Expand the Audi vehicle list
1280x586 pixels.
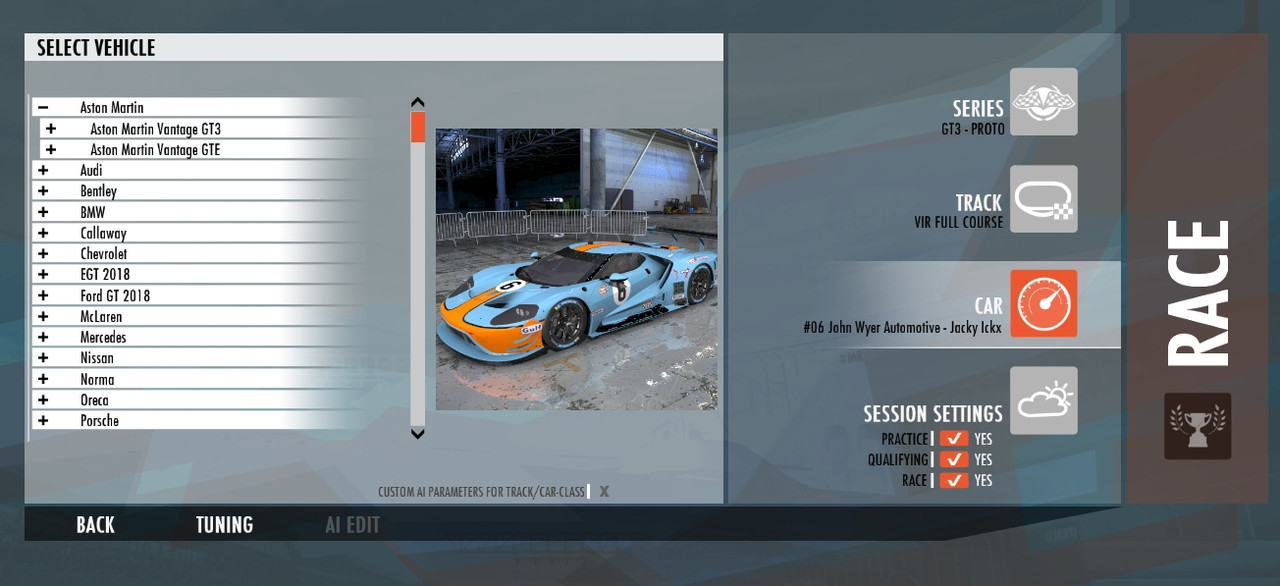pyautogui.click(x=43, y=171)
